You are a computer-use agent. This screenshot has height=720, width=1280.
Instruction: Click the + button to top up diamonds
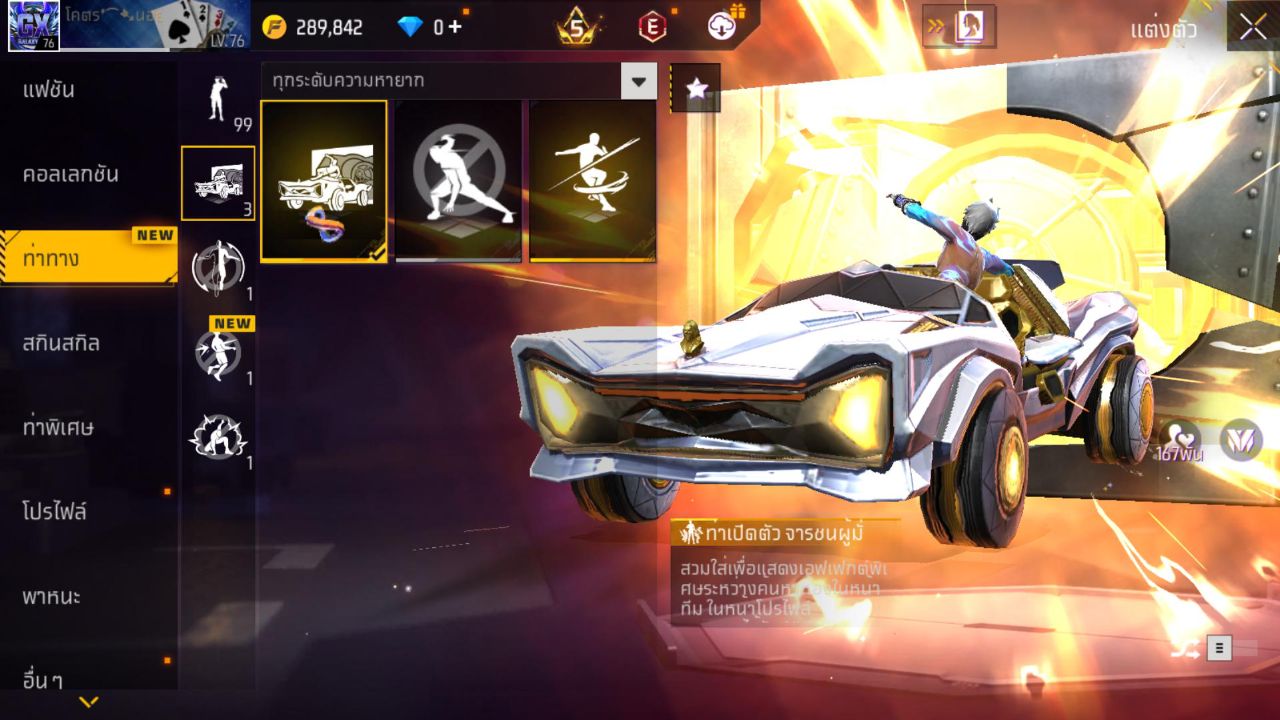[x=455, y=27]
